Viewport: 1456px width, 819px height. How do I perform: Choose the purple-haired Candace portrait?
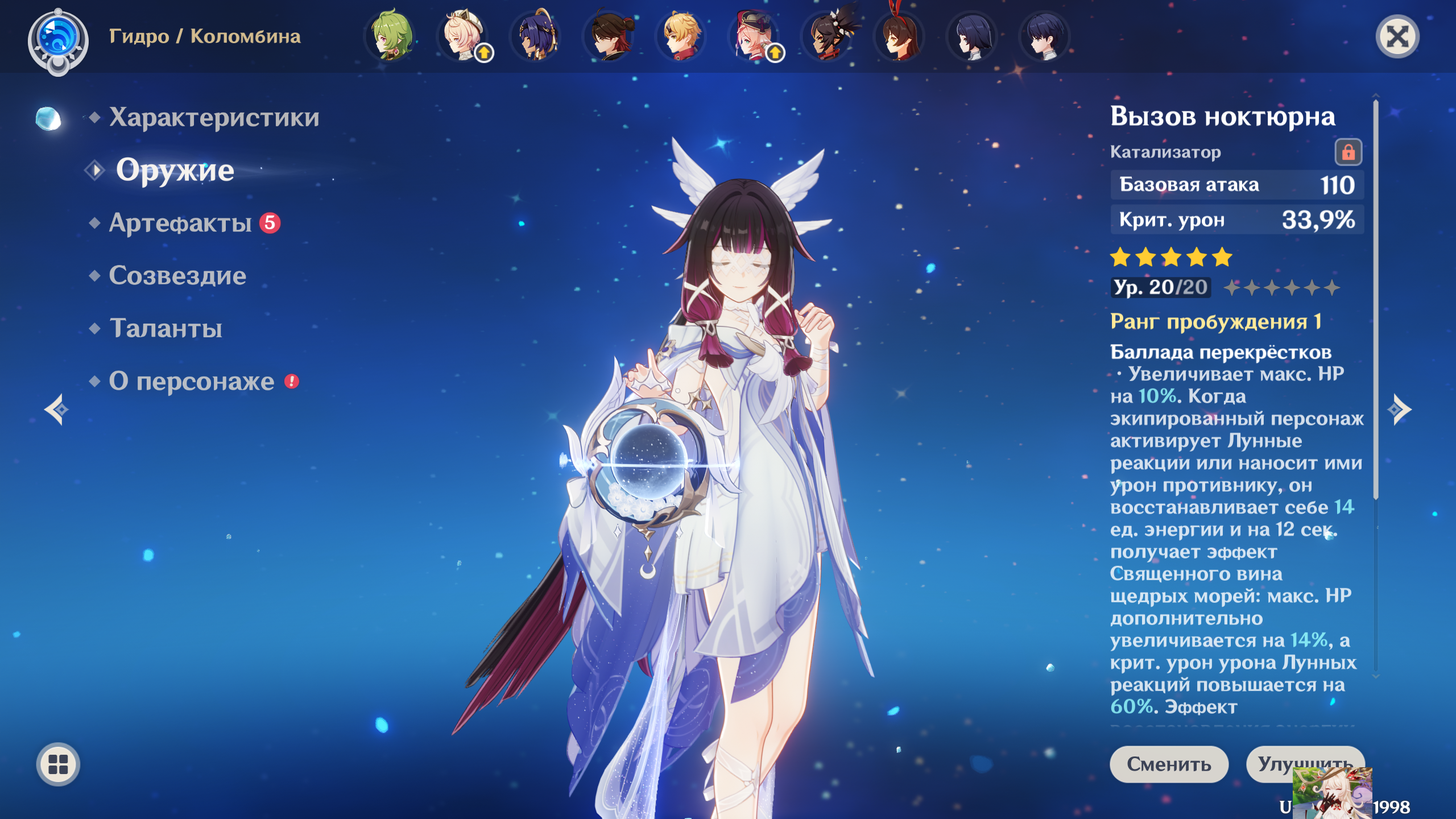coord(536,36)
